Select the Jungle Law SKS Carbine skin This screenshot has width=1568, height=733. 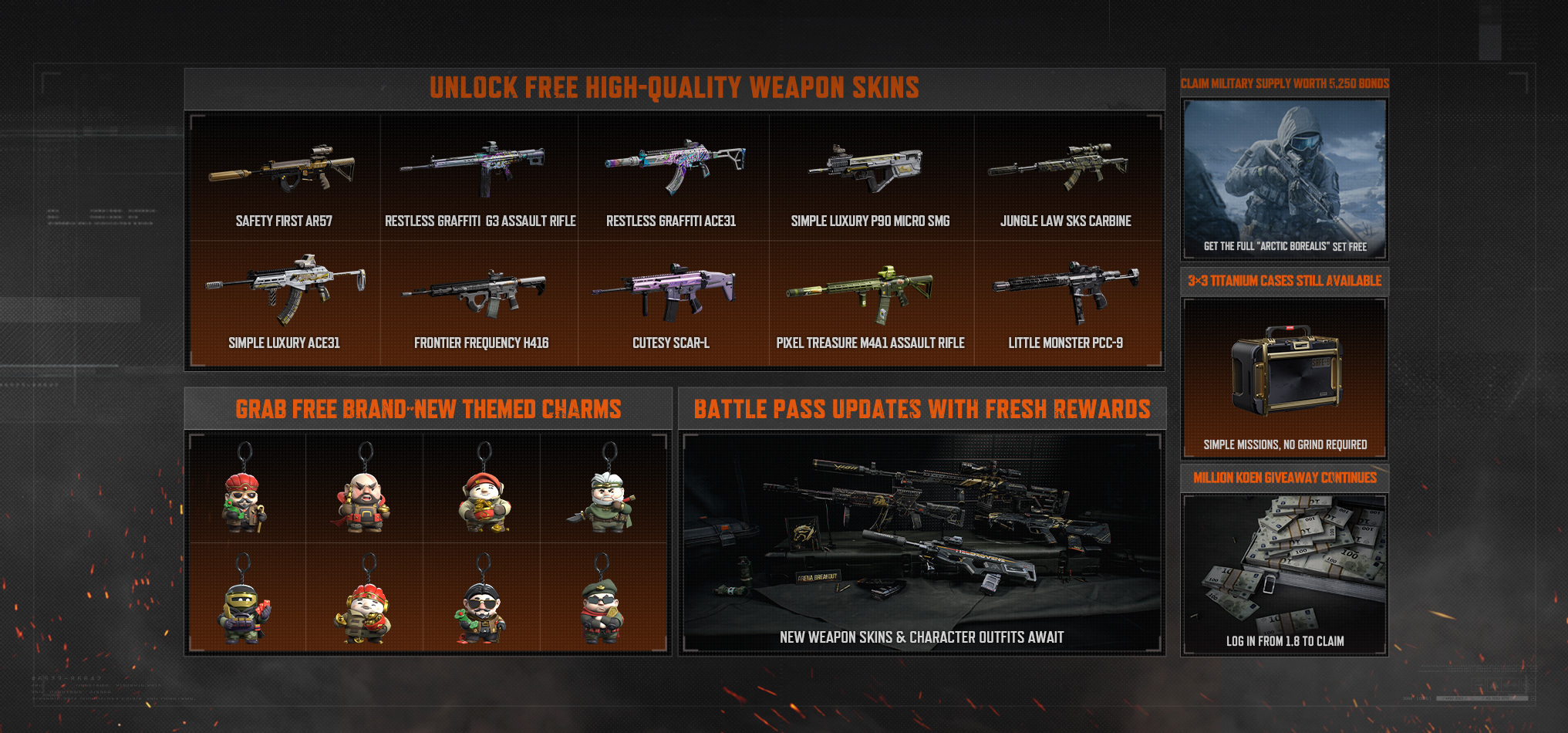pyautogui.click(x=1065, y=179)
